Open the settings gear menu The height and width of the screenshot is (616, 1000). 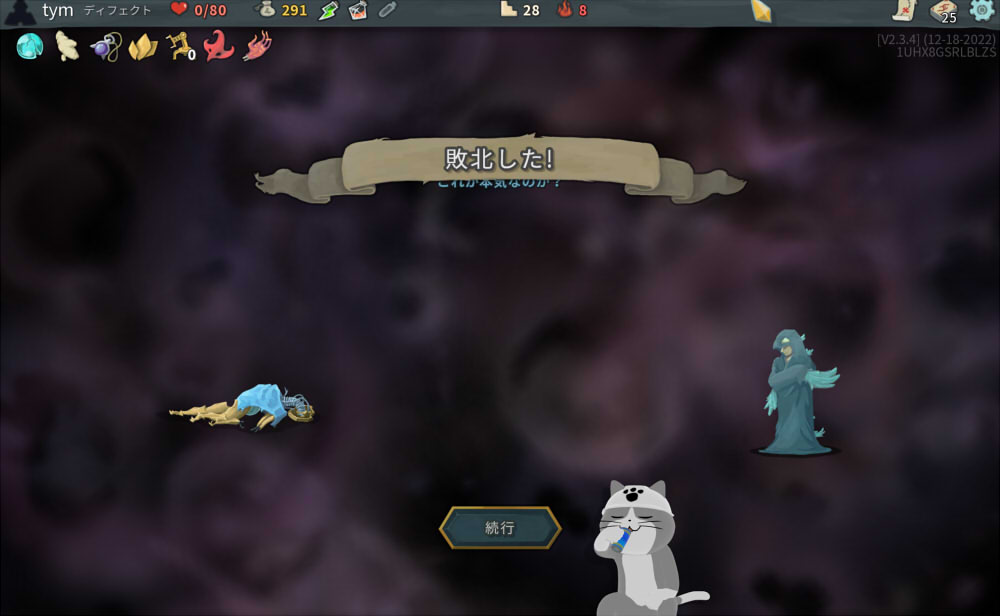click(x=981, y=11)
